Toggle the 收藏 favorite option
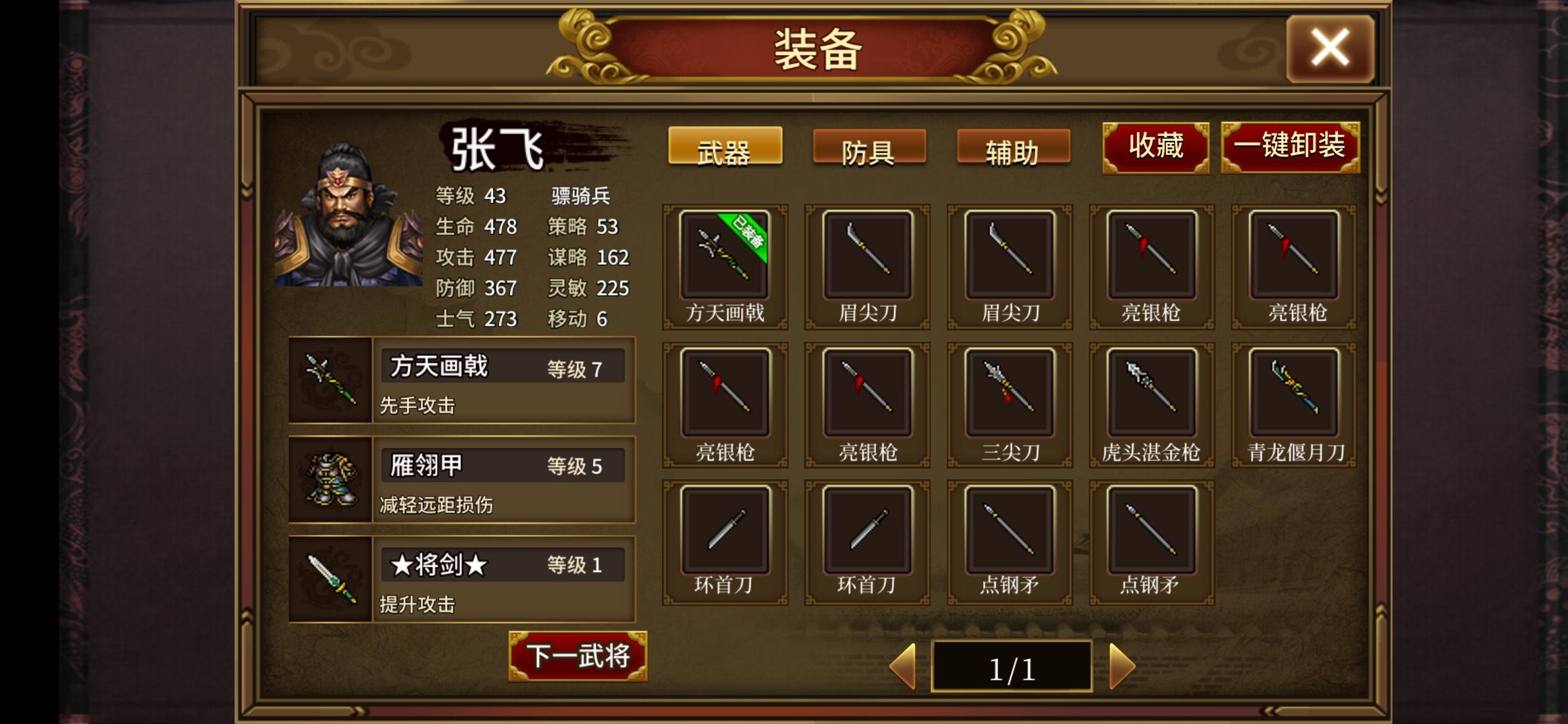Viewport: 1568px width, 724px height. coord(1155,146)
